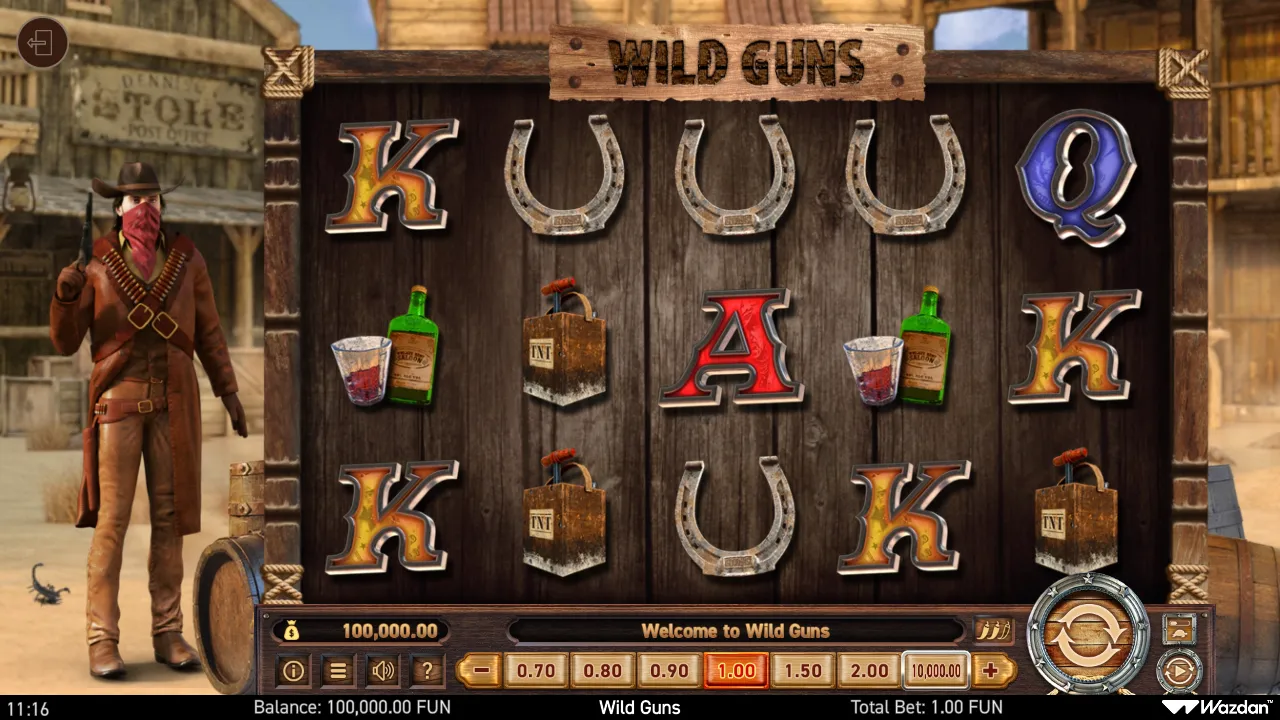1280x720 pixels.
Task: Open the hamburger menu in the control bar
Action: point(338,671)
